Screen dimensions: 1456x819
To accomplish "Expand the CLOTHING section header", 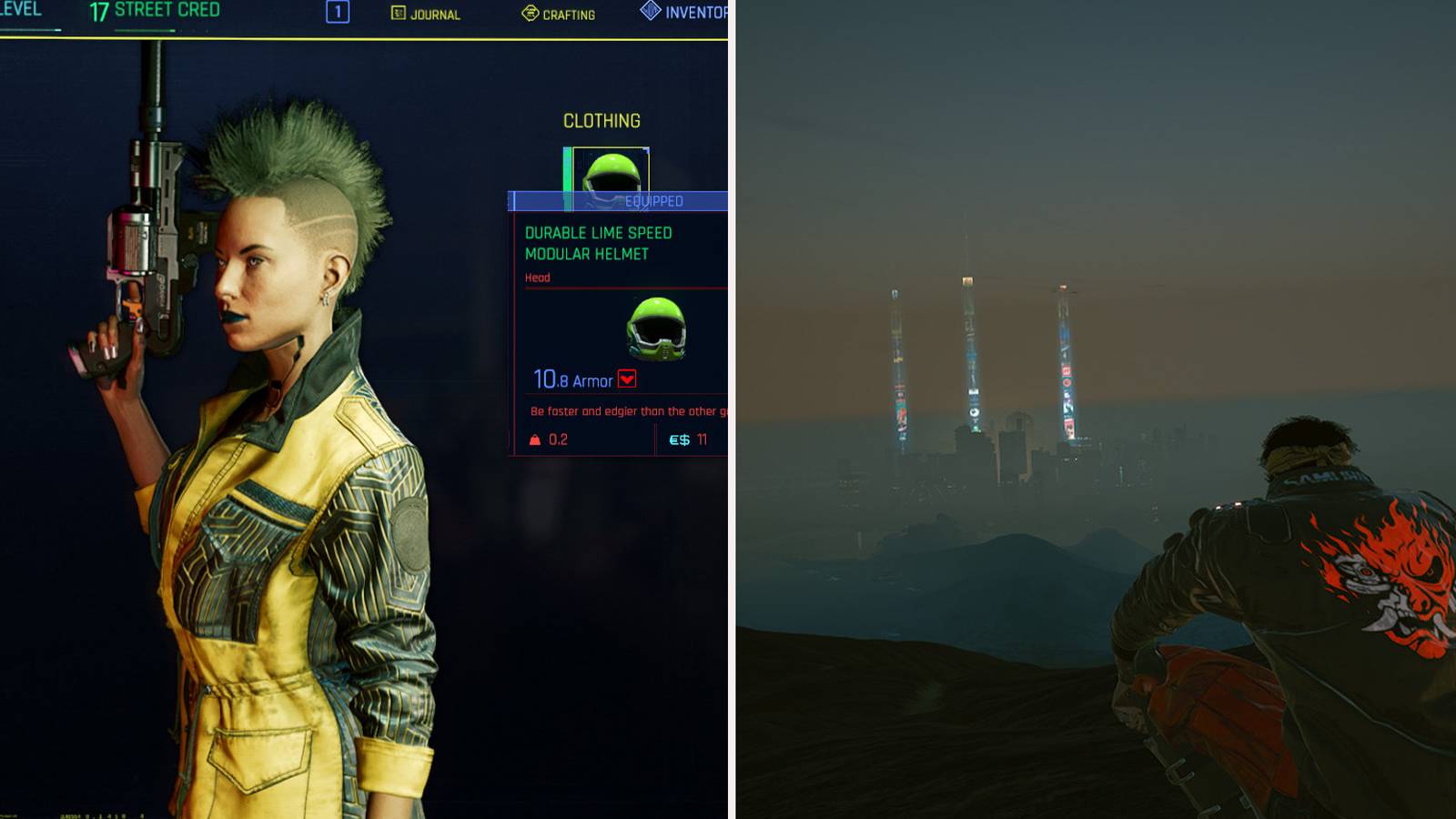I will (x=600, y=120).
